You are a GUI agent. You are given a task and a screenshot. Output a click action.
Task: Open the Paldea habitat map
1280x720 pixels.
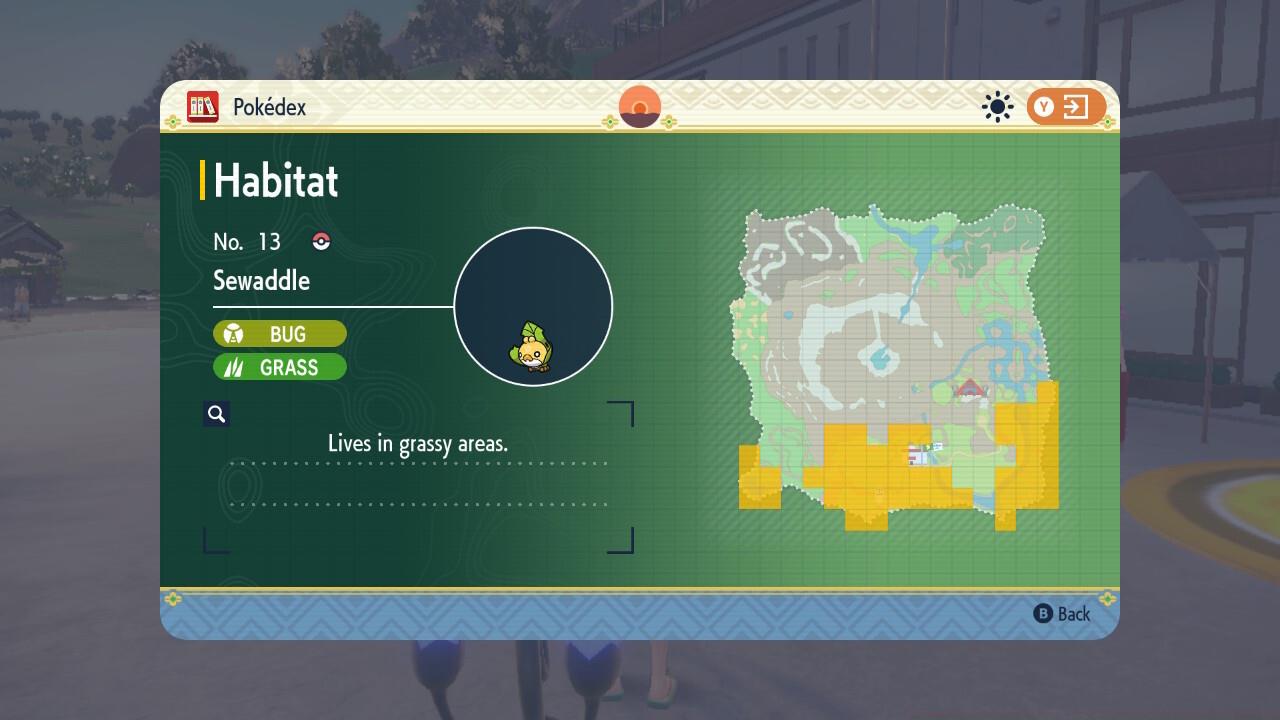[898, 365]
